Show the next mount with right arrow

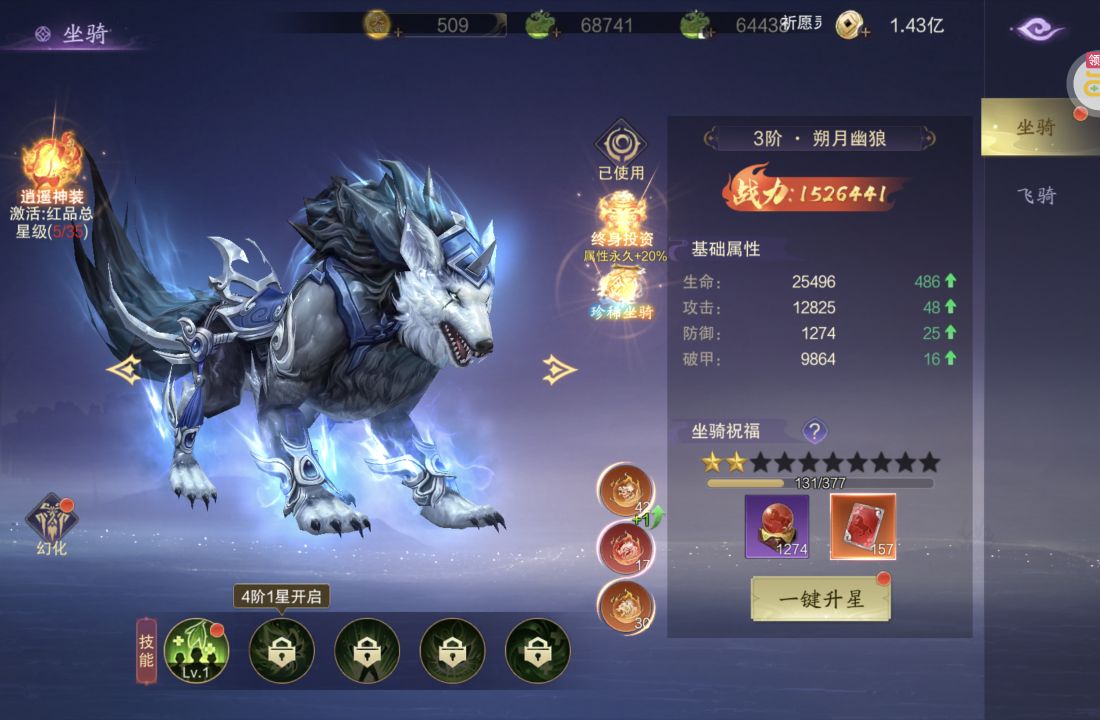(559, 370)
